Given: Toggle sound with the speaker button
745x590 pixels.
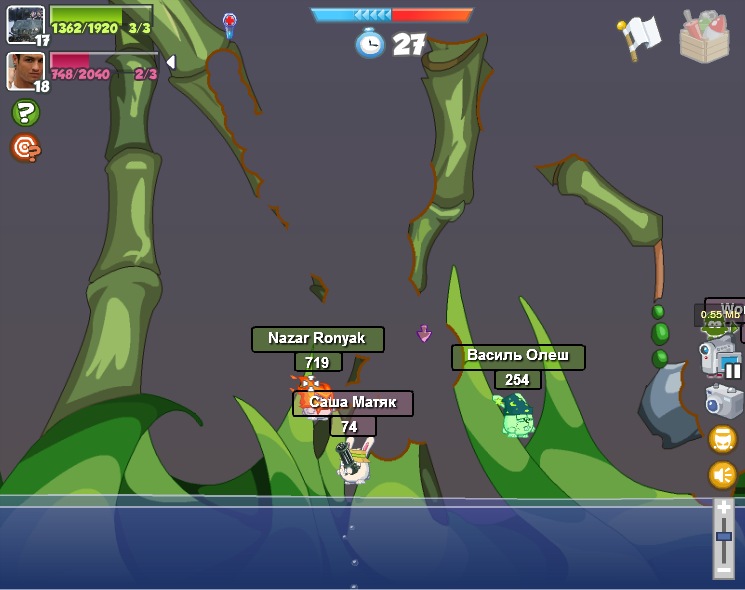Looking at the screenshot, I should 722,475.
